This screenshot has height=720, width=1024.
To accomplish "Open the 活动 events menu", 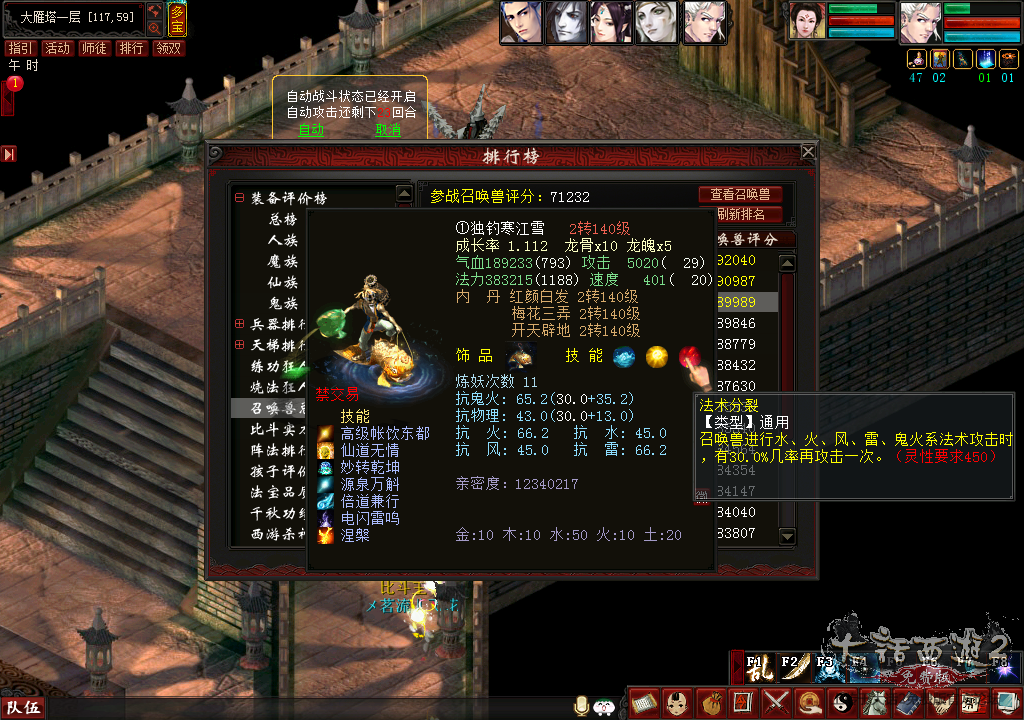I will 57,48.
